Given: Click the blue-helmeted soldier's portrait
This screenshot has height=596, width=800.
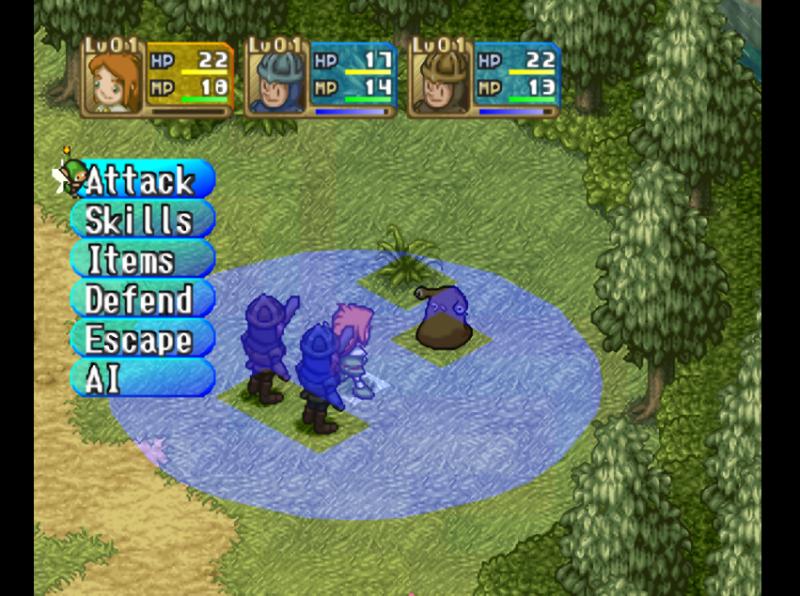Looking at the screenshot, I should 277,80.
